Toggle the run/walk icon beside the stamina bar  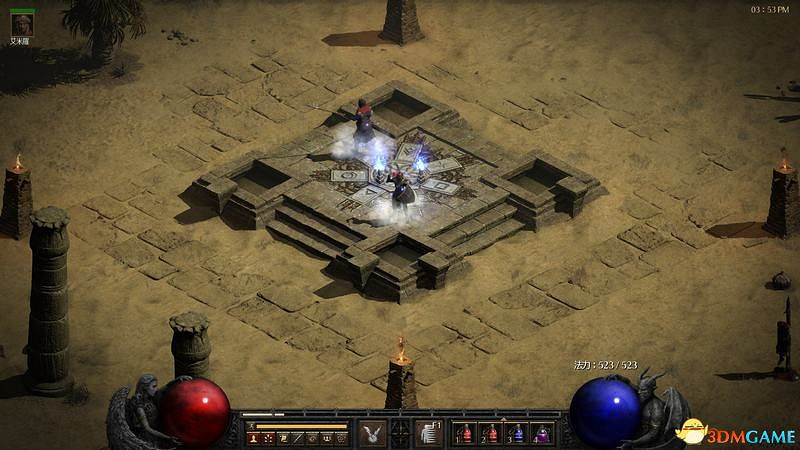254,426
